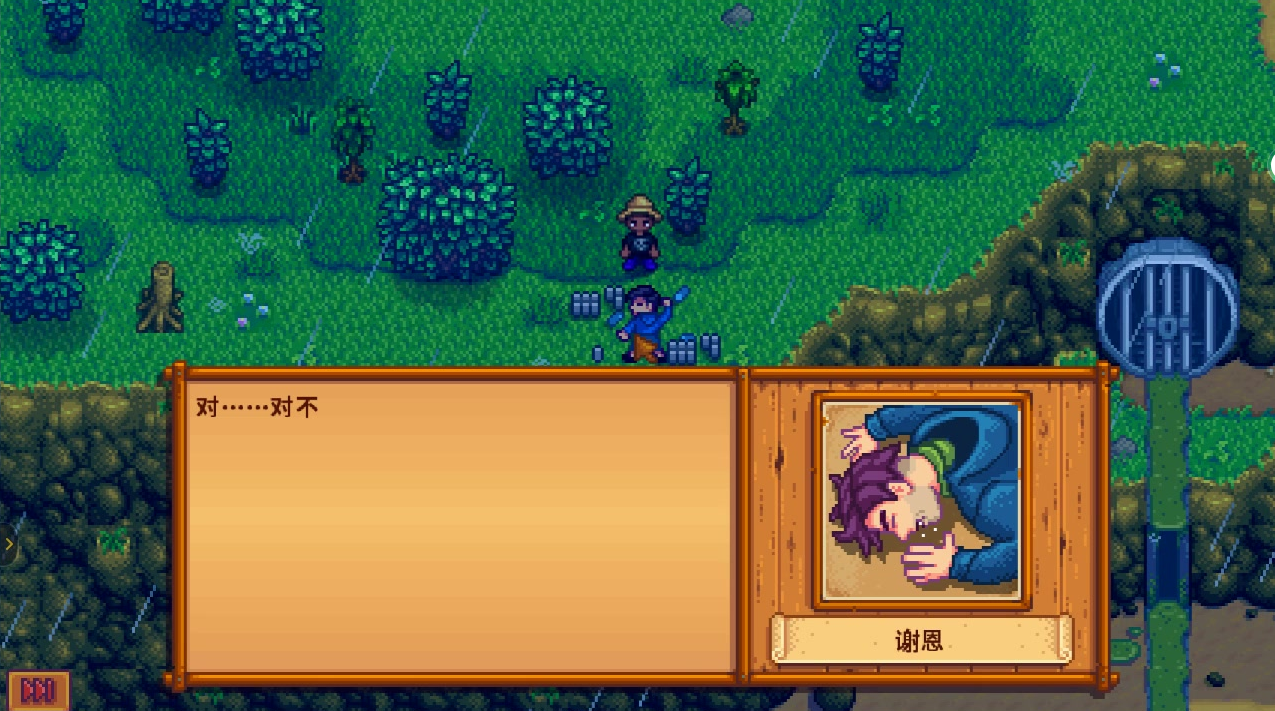Screen dimensions: 1275x711
Task: Expand the side panel arrow tab
Action: coord(9,545)
